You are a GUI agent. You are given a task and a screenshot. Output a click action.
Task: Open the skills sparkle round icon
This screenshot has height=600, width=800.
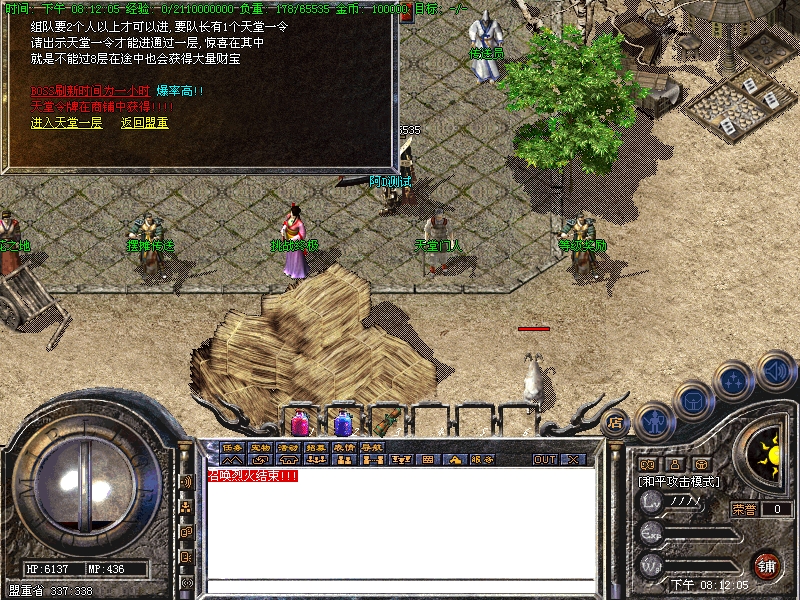[735, 381]
